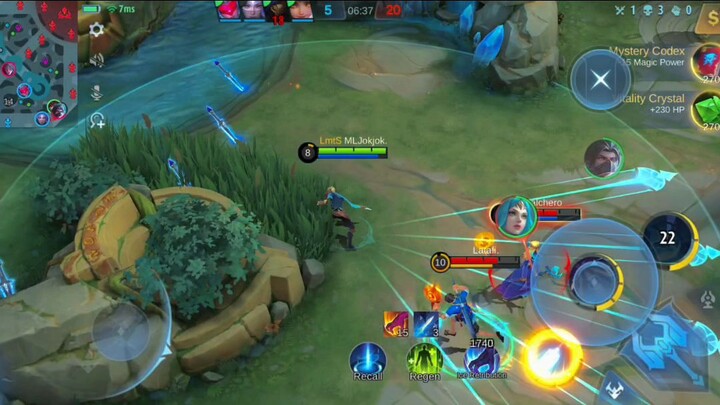Tap the search-plus icon below microphone
The height and width of the screenshot is (405, 720).
(97, 121)
